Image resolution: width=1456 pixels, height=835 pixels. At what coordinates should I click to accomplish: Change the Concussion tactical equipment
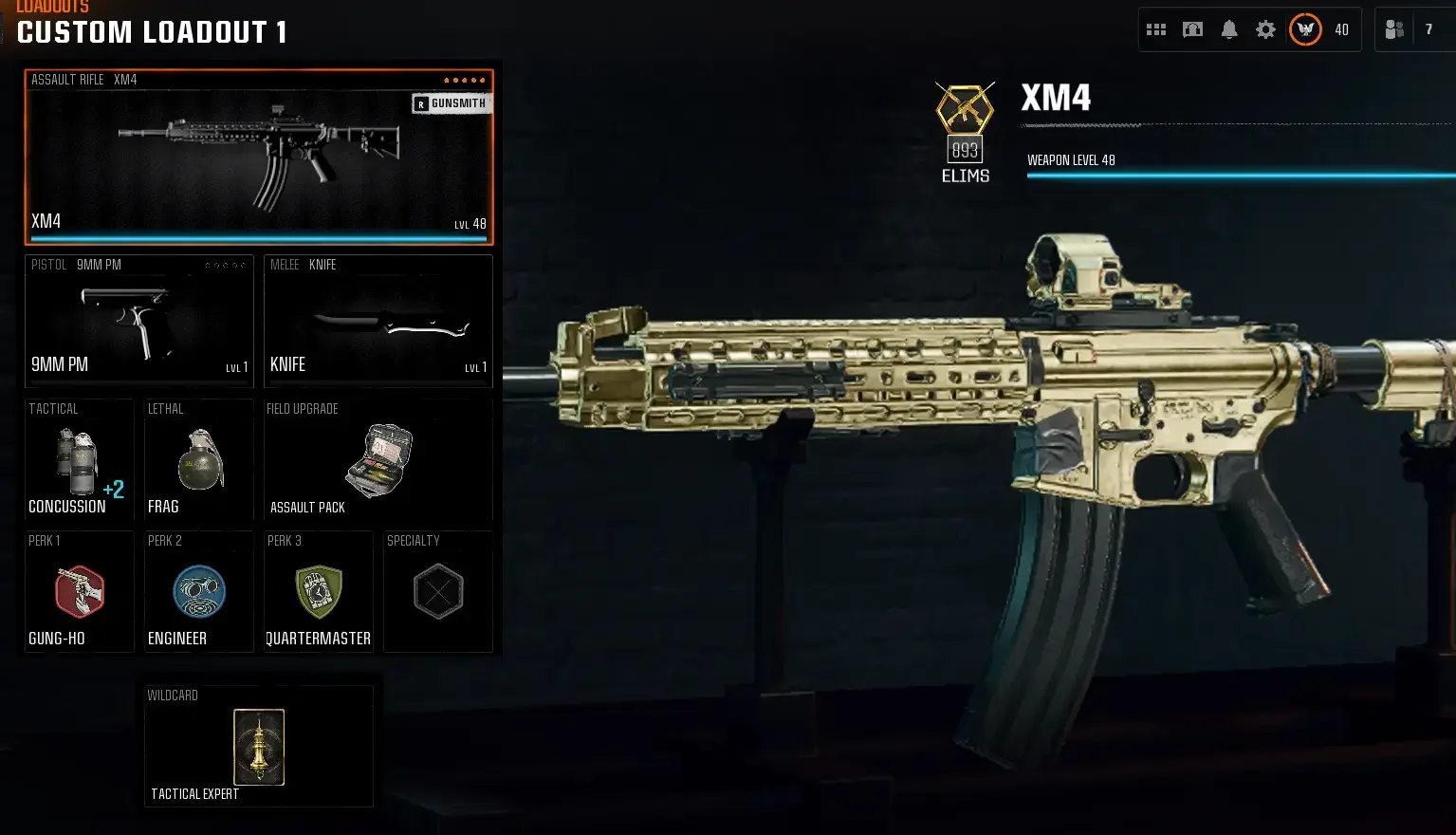point(79,460)
